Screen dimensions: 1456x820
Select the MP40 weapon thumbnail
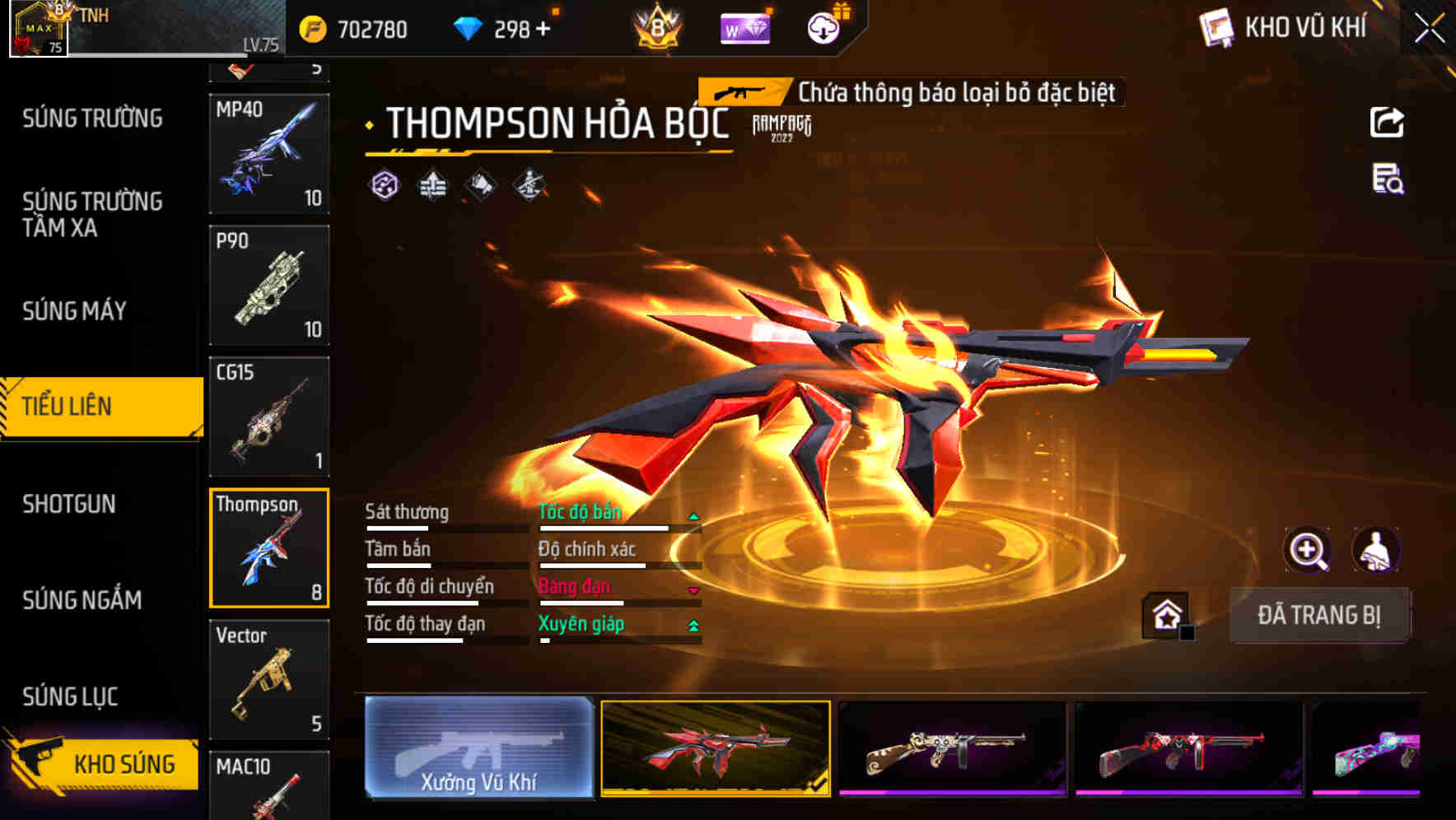268,152
